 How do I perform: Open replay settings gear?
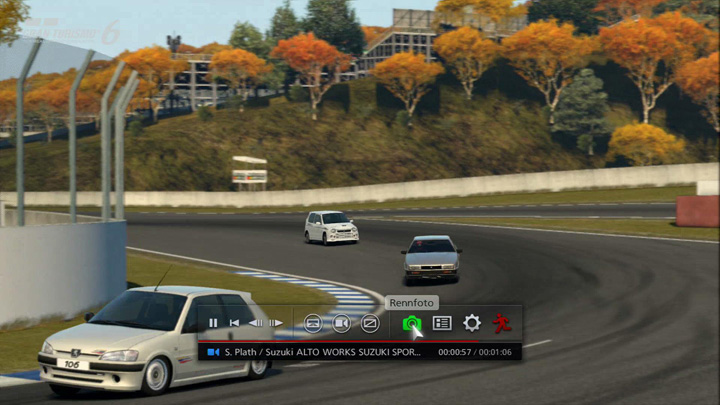pyautogui.click(x=471, y=323)
